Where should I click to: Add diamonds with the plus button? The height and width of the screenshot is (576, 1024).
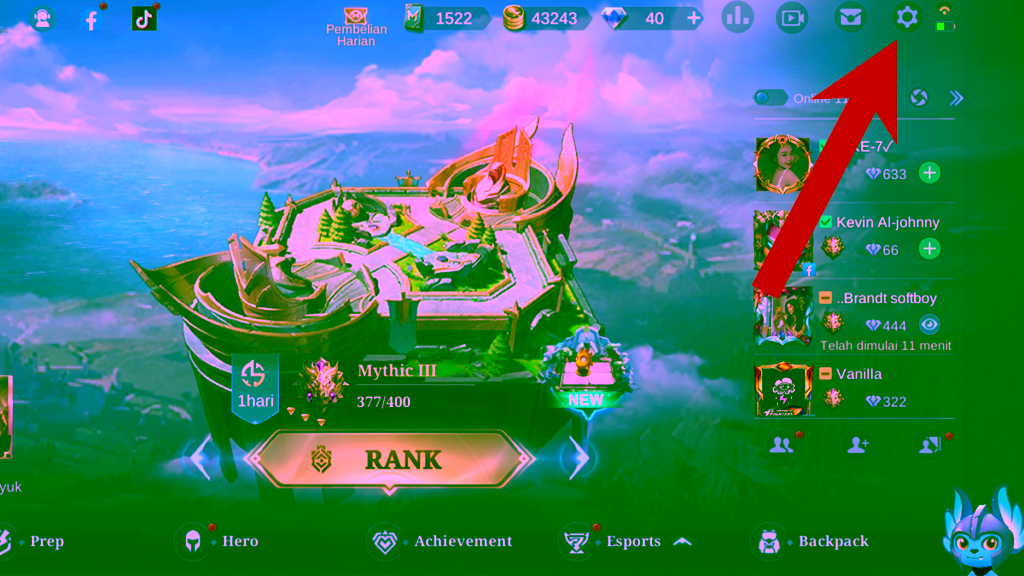point(694,18)
